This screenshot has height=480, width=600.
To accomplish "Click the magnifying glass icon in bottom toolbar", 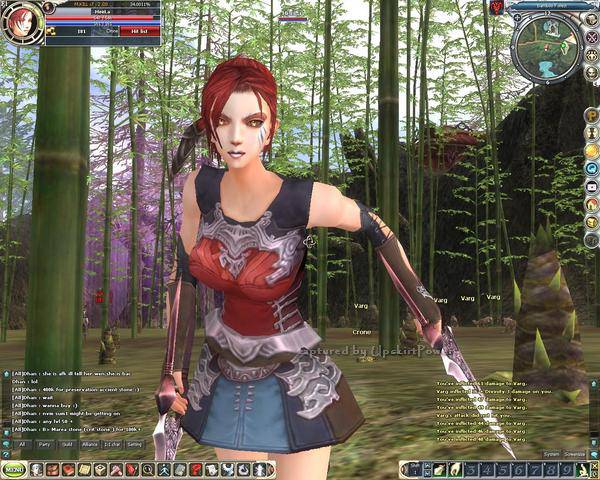I will click(147, 469).
